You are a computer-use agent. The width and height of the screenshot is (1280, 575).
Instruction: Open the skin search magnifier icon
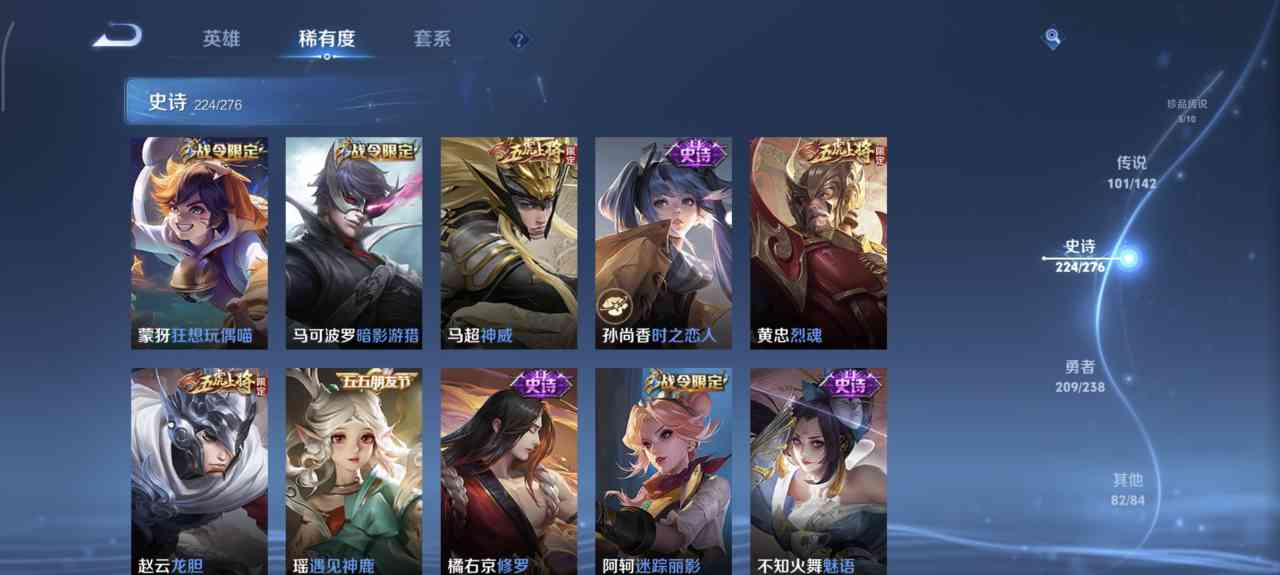coord(1052,38)
